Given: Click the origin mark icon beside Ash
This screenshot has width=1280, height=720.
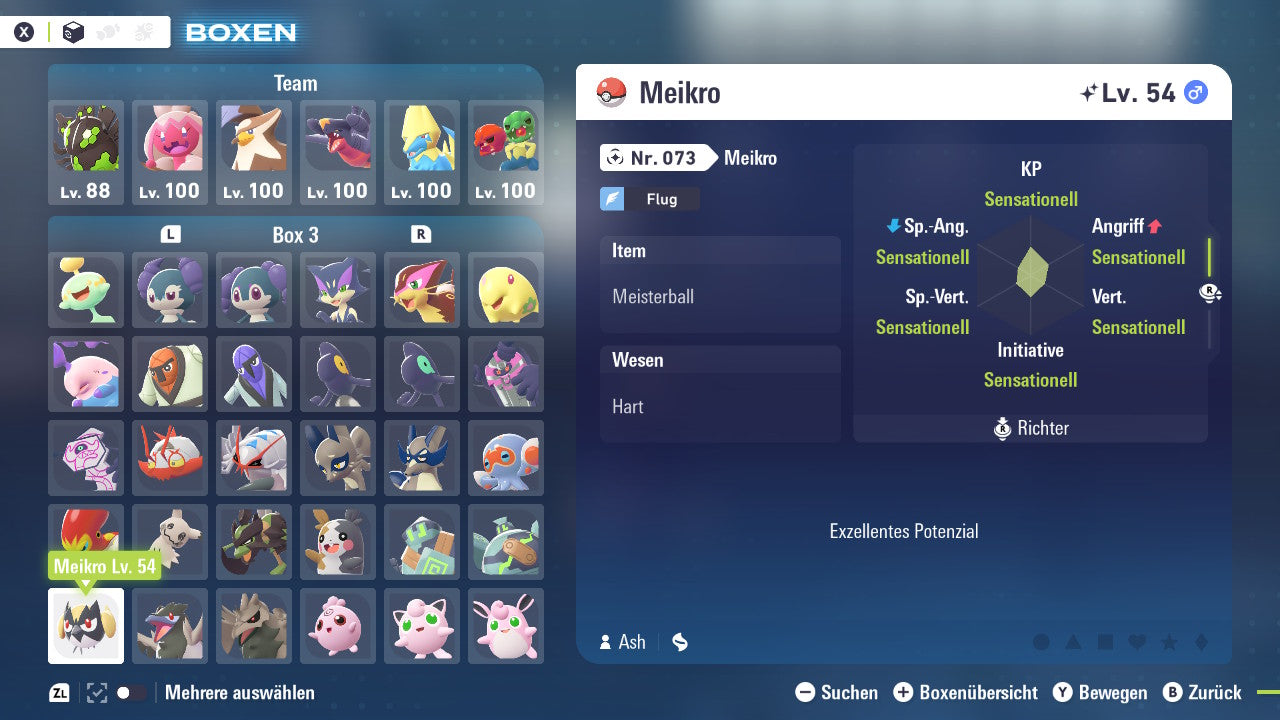Looking at the screenshot, I should 679,643.
